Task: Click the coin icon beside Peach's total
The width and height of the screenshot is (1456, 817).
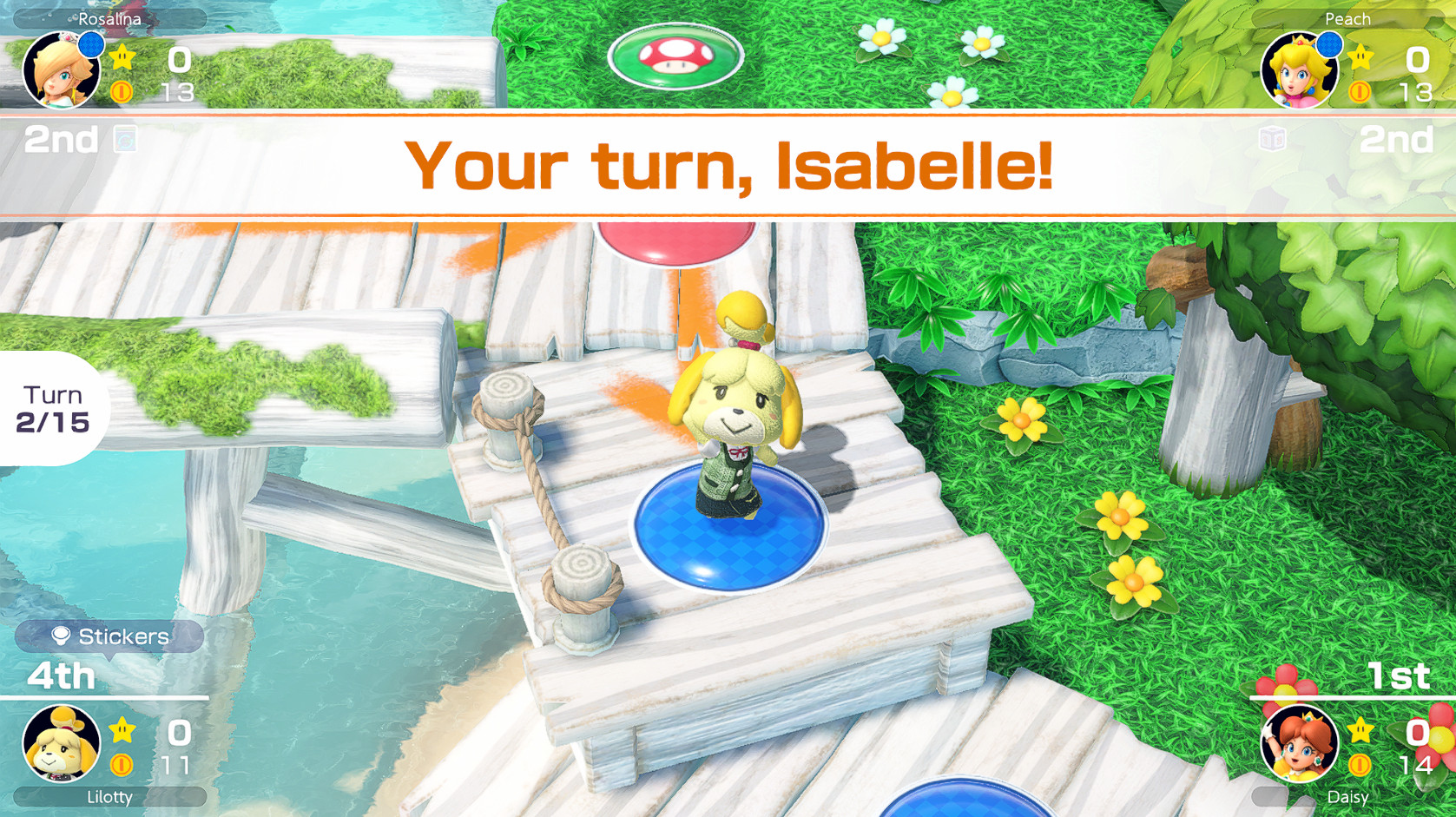Action: [x=1359, y=90]
